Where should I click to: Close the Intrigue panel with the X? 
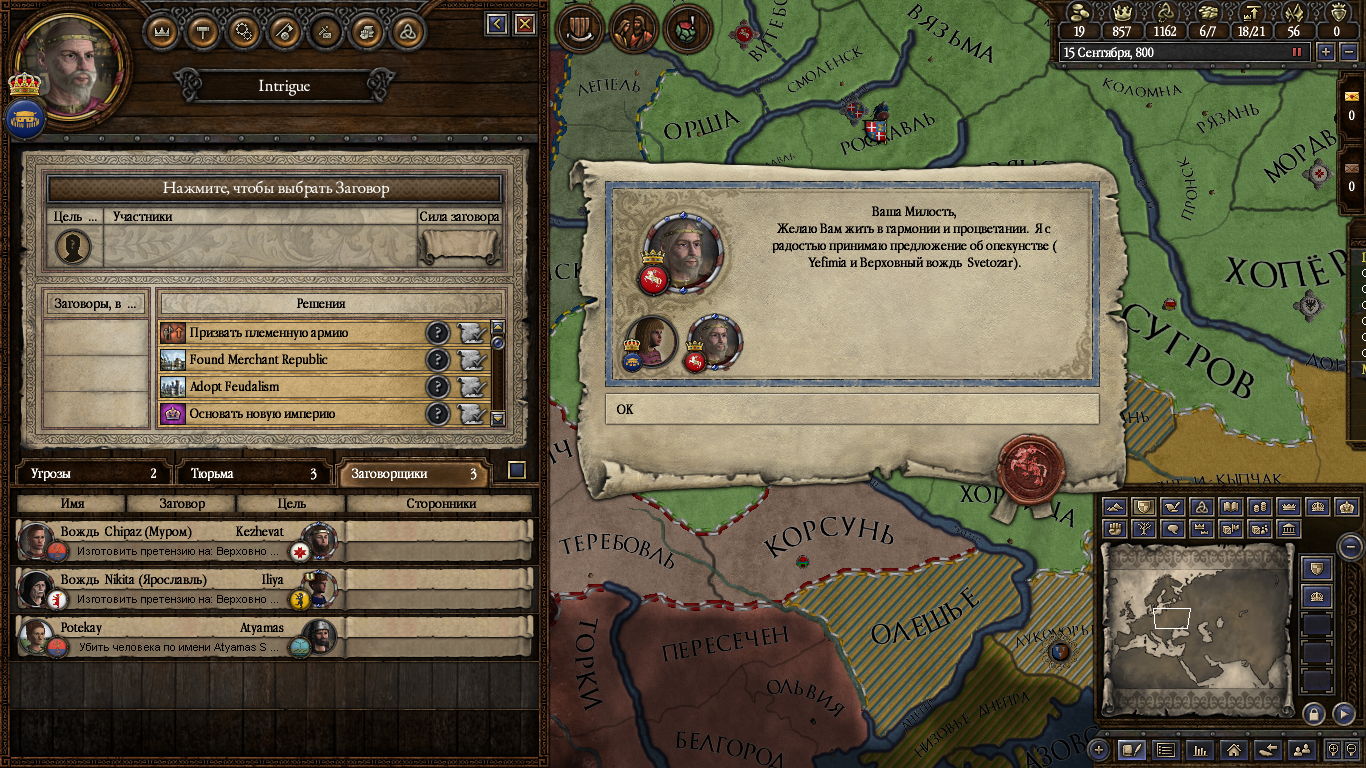pos(521,24)
